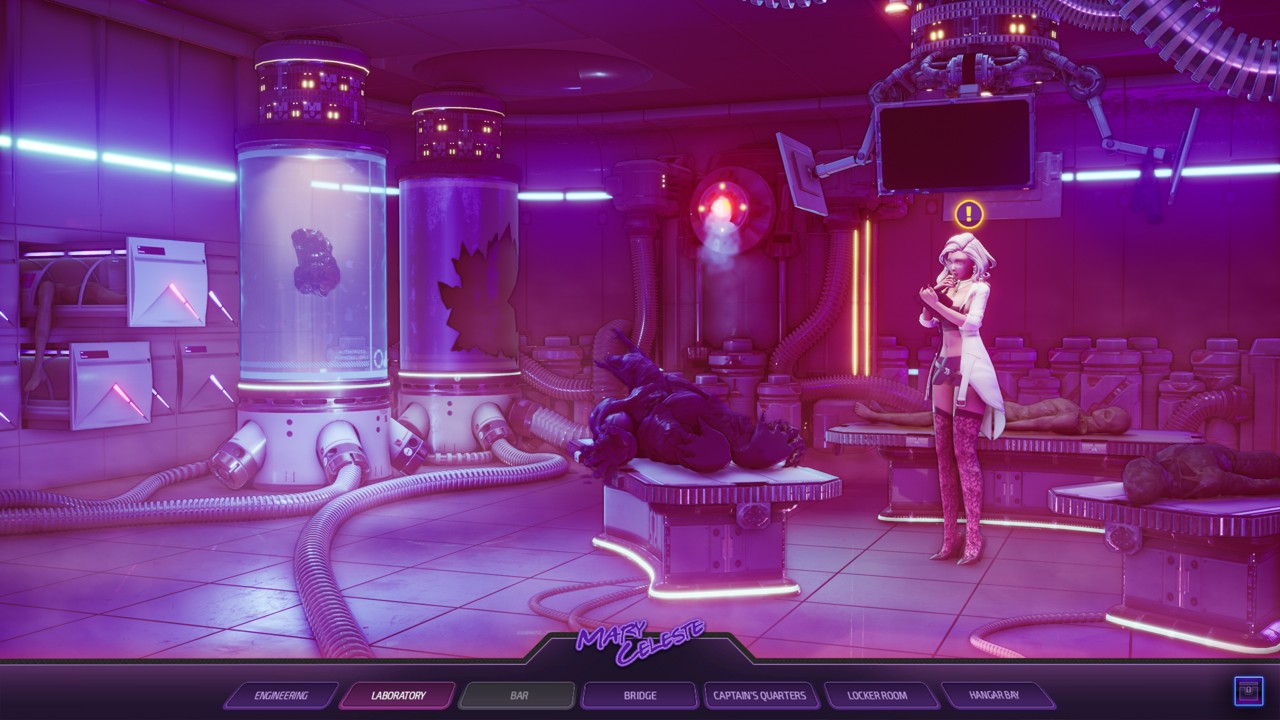Screen dimensions: 1280x720
Task: Switch to the Bar location
Action: click(x=519, y=695)
